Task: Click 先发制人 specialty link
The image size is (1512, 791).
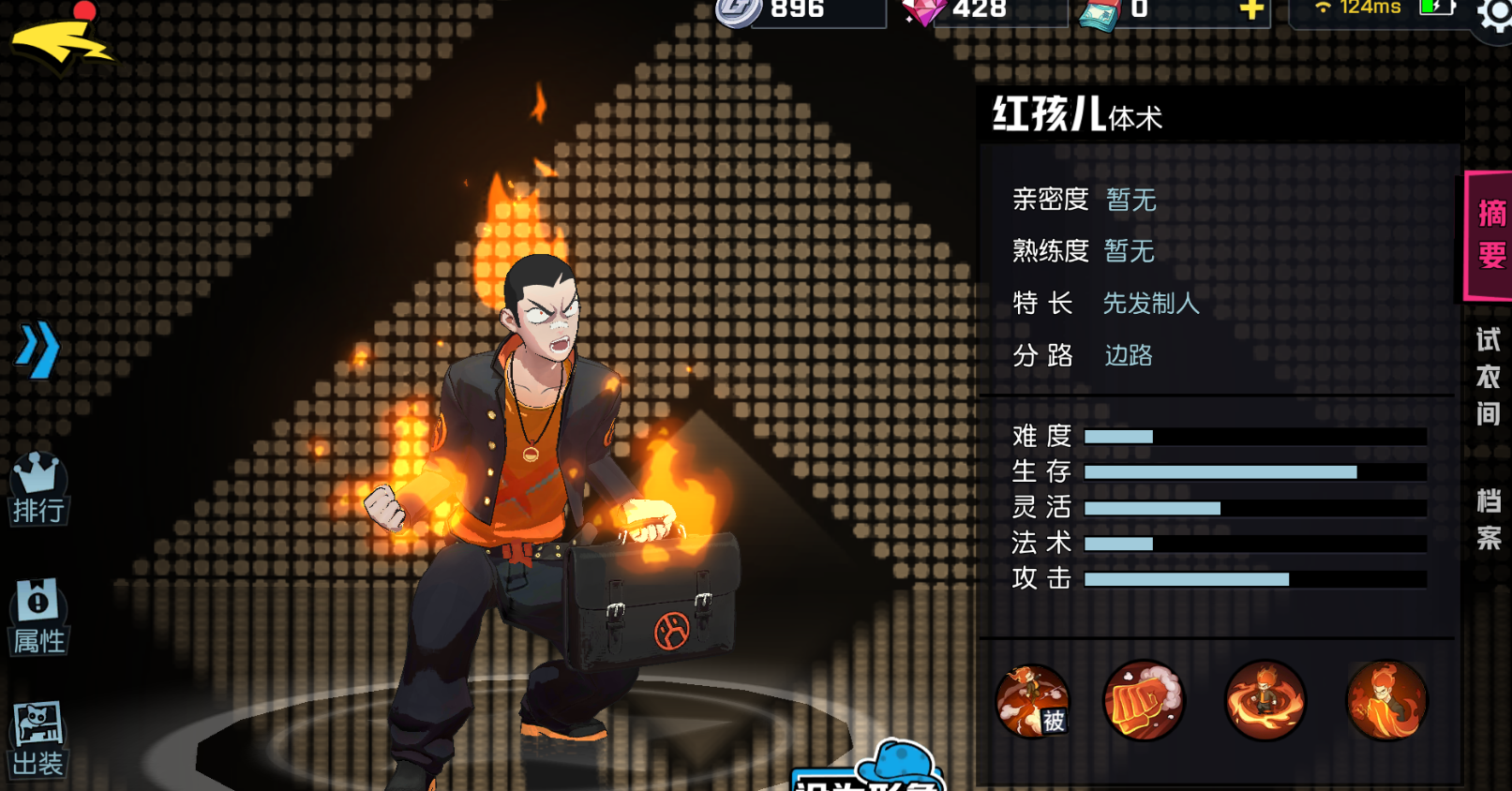Action: click(x=1151, y=304)
